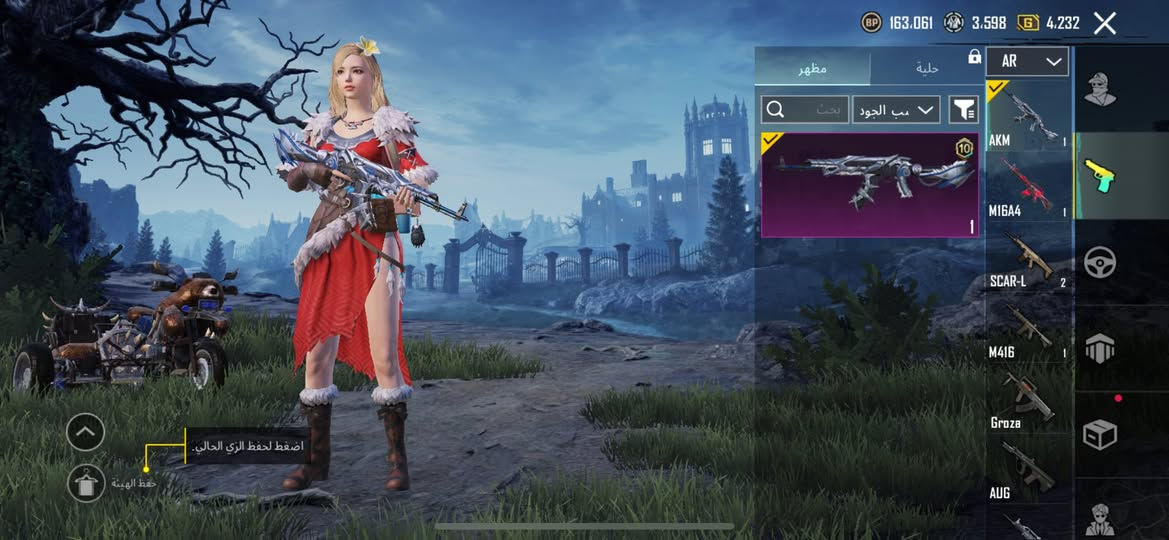The width and height of the screenshot is (1169, 540).
Task: Switch to the حلية (ornament) tab
Action: [927, 68]
